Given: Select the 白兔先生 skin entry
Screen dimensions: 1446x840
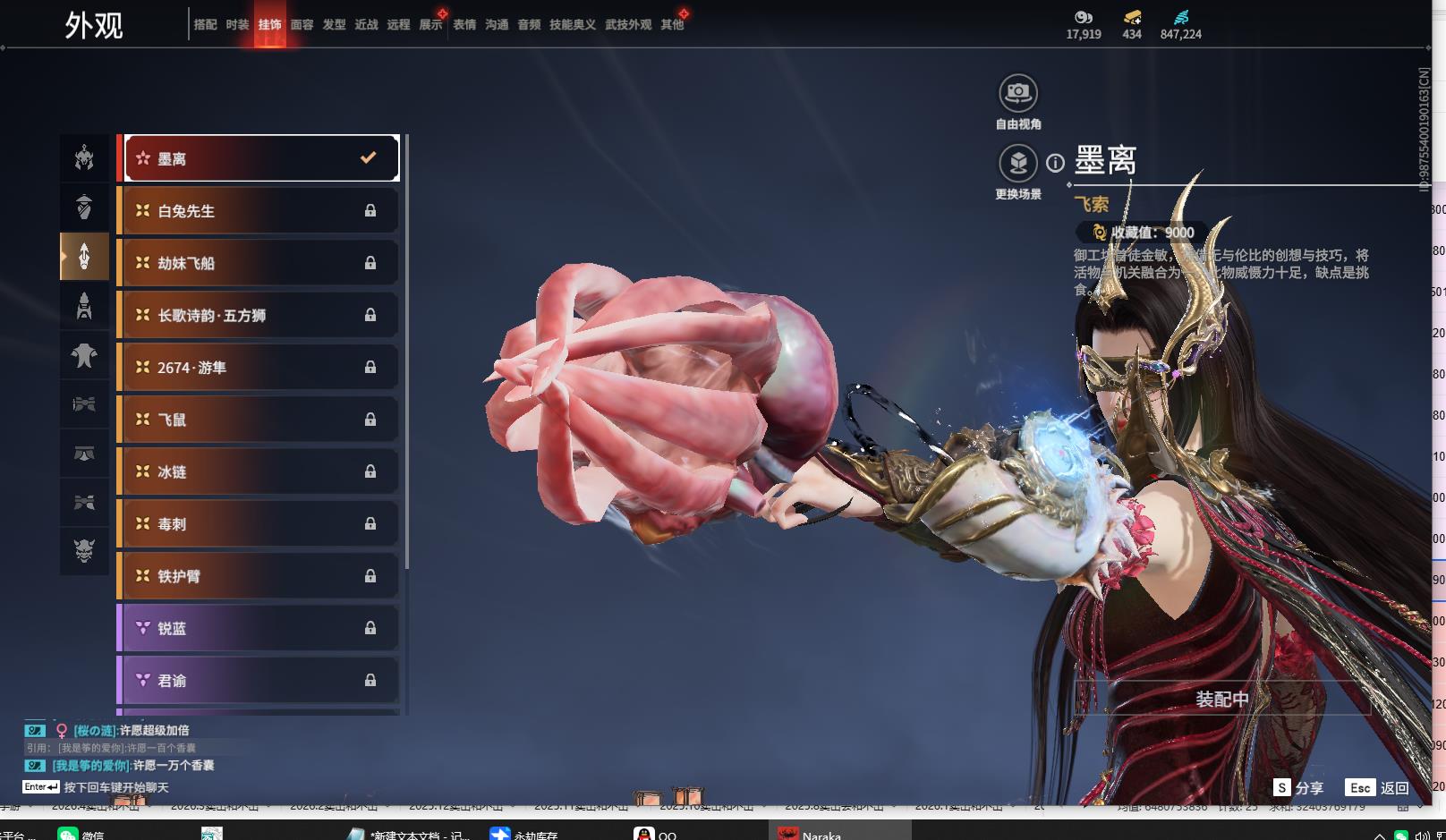Looking at the screenshot, I should pos(259,211).
